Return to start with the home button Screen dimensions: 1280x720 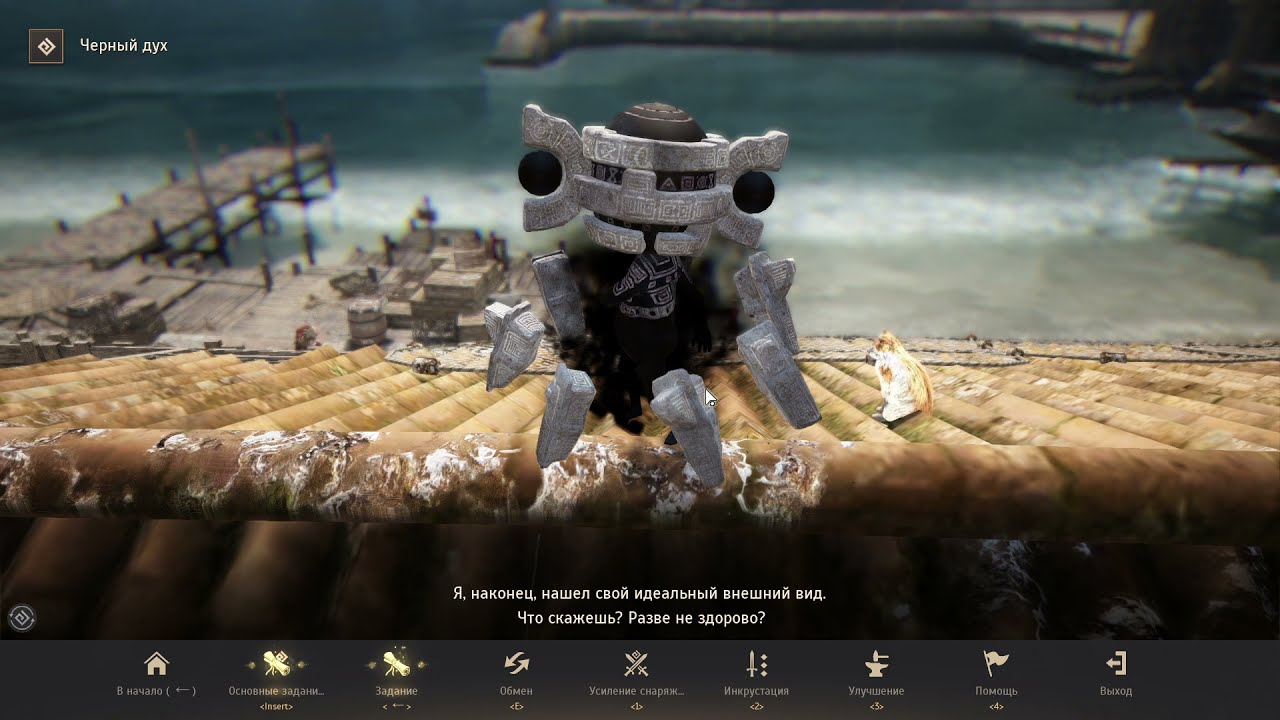pos(156,665)
